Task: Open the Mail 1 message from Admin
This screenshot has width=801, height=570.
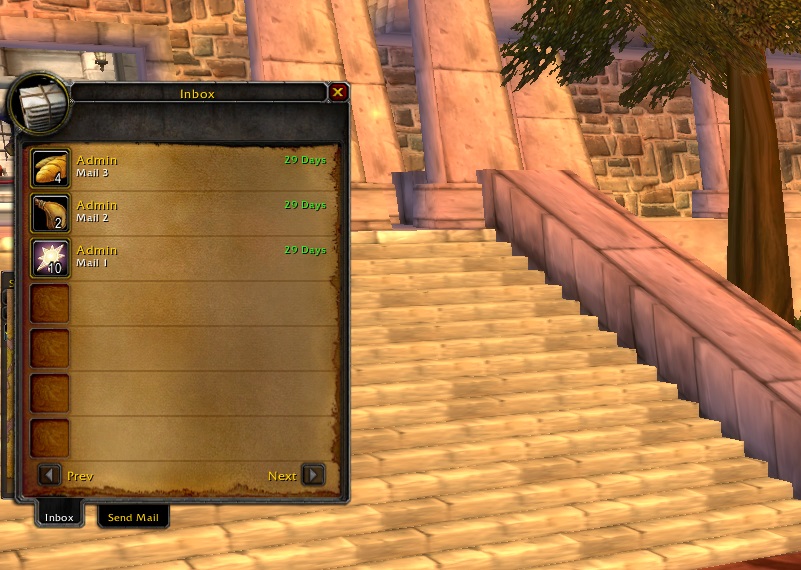Action: 50,258
